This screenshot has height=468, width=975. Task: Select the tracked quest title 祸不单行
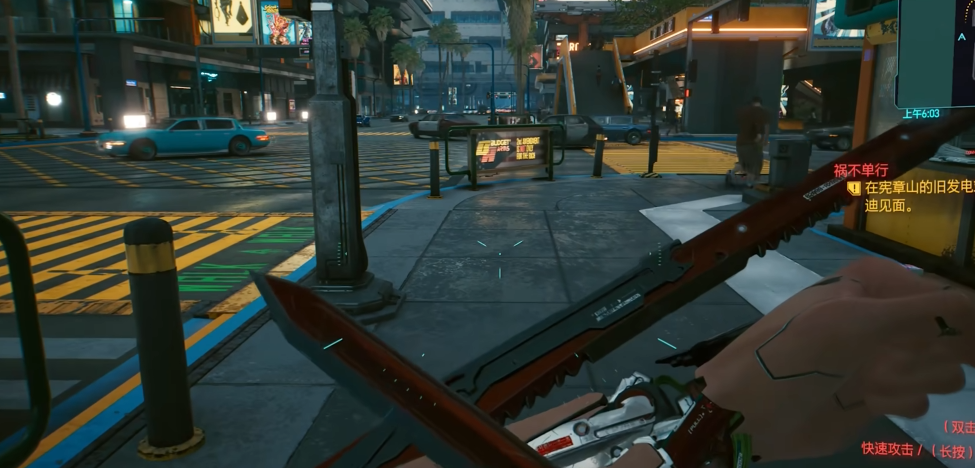point(861,170)
